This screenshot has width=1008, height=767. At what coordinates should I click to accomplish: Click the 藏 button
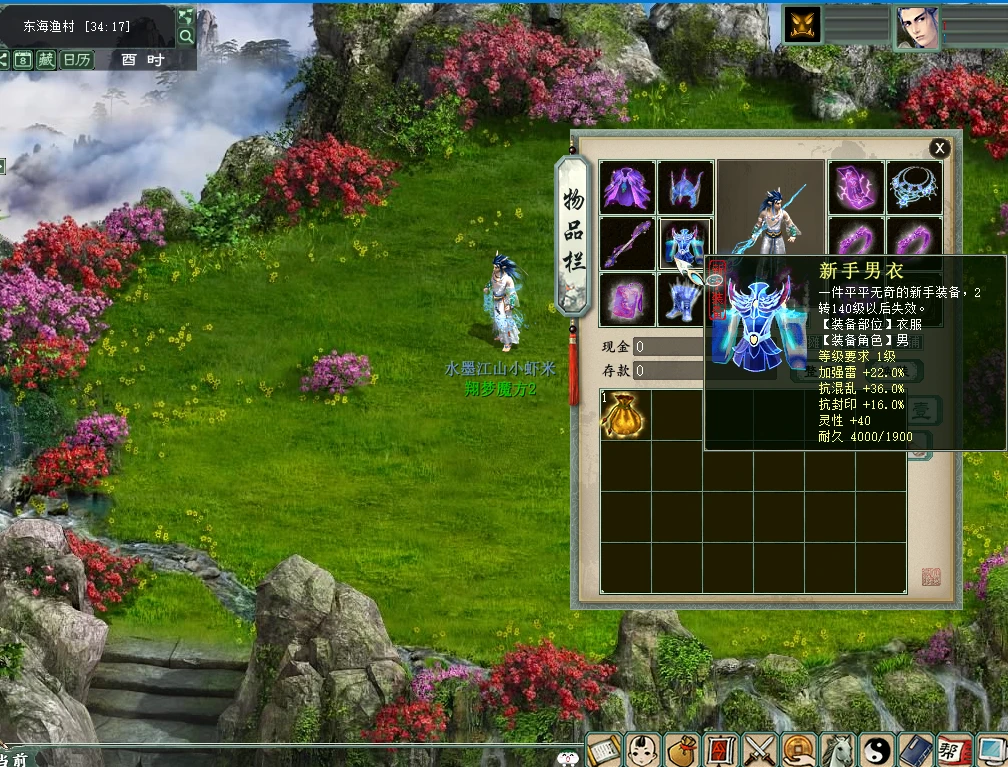click(47, 59)
